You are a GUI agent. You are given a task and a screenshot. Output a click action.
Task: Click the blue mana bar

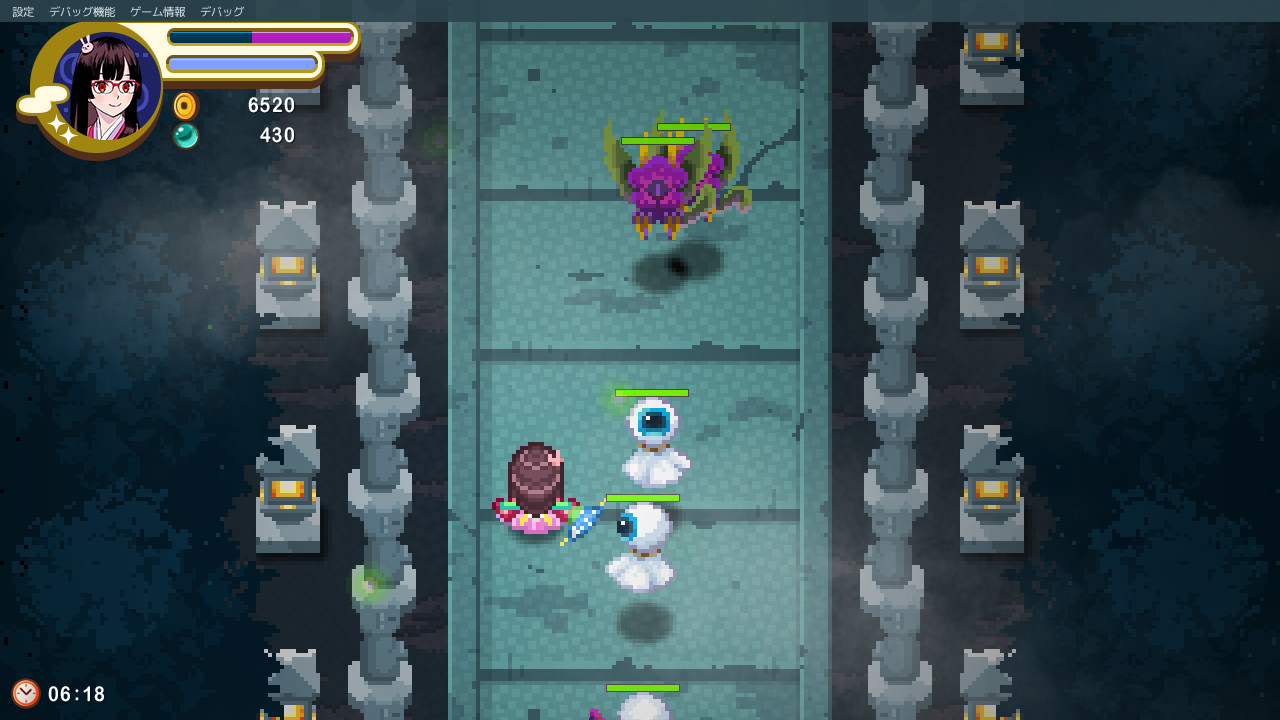click(x=243, y=65)
